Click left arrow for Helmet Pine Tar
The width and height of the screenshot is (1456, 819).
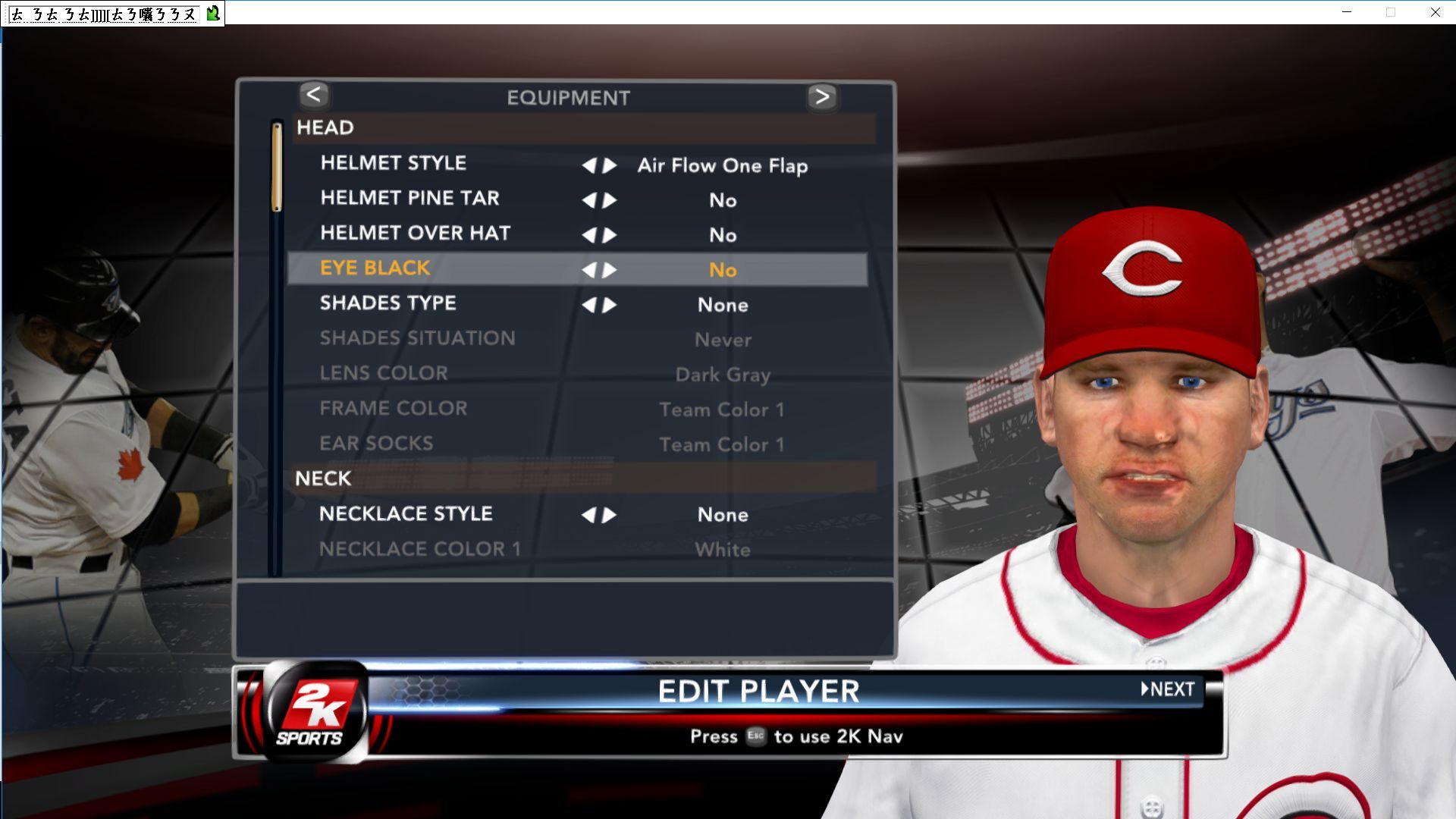tap(588, 200)
